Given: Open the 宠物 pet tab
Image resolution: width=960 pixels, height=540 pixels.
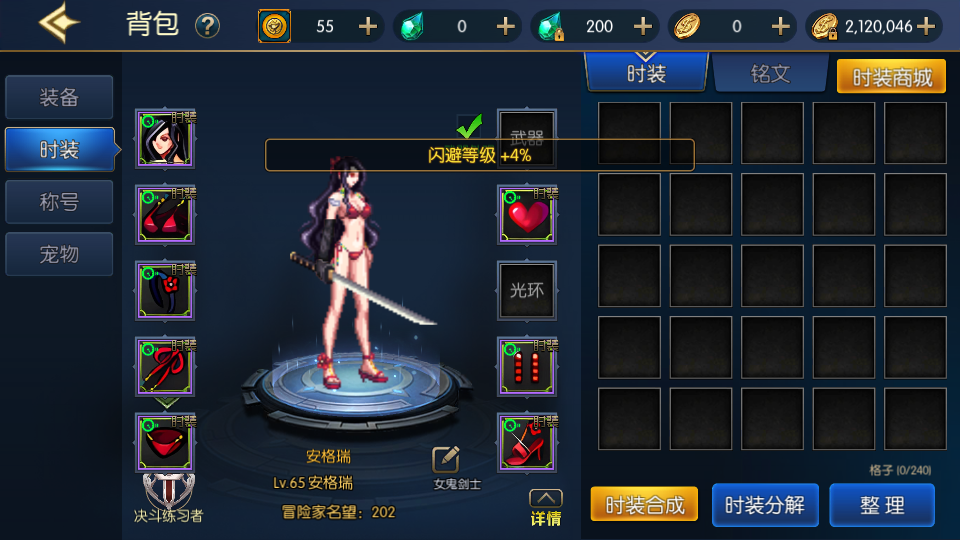Looking at the screenshot, I should point(59,254).
